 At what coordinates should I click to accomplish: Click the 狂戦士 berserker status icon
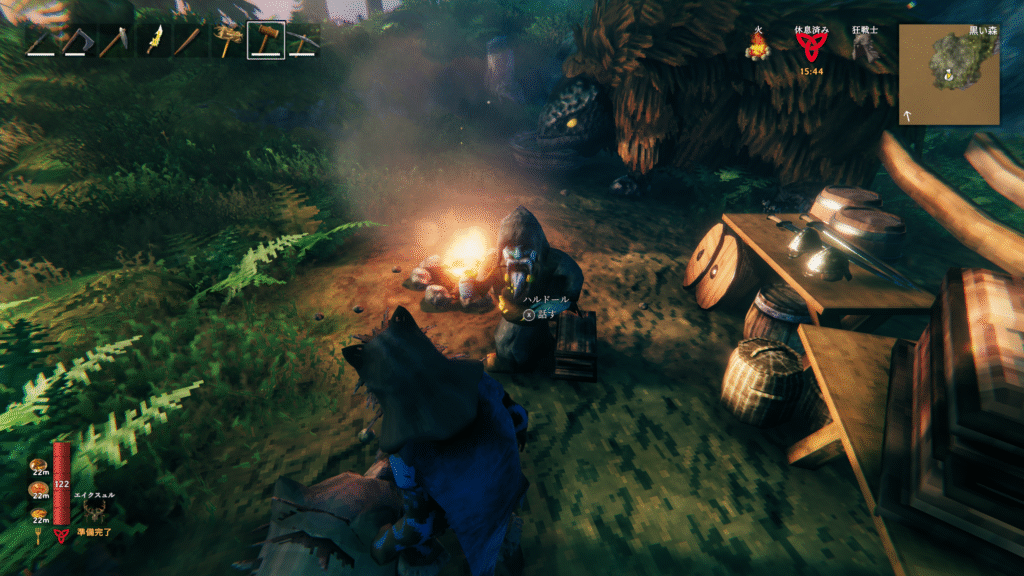[864, 50]
